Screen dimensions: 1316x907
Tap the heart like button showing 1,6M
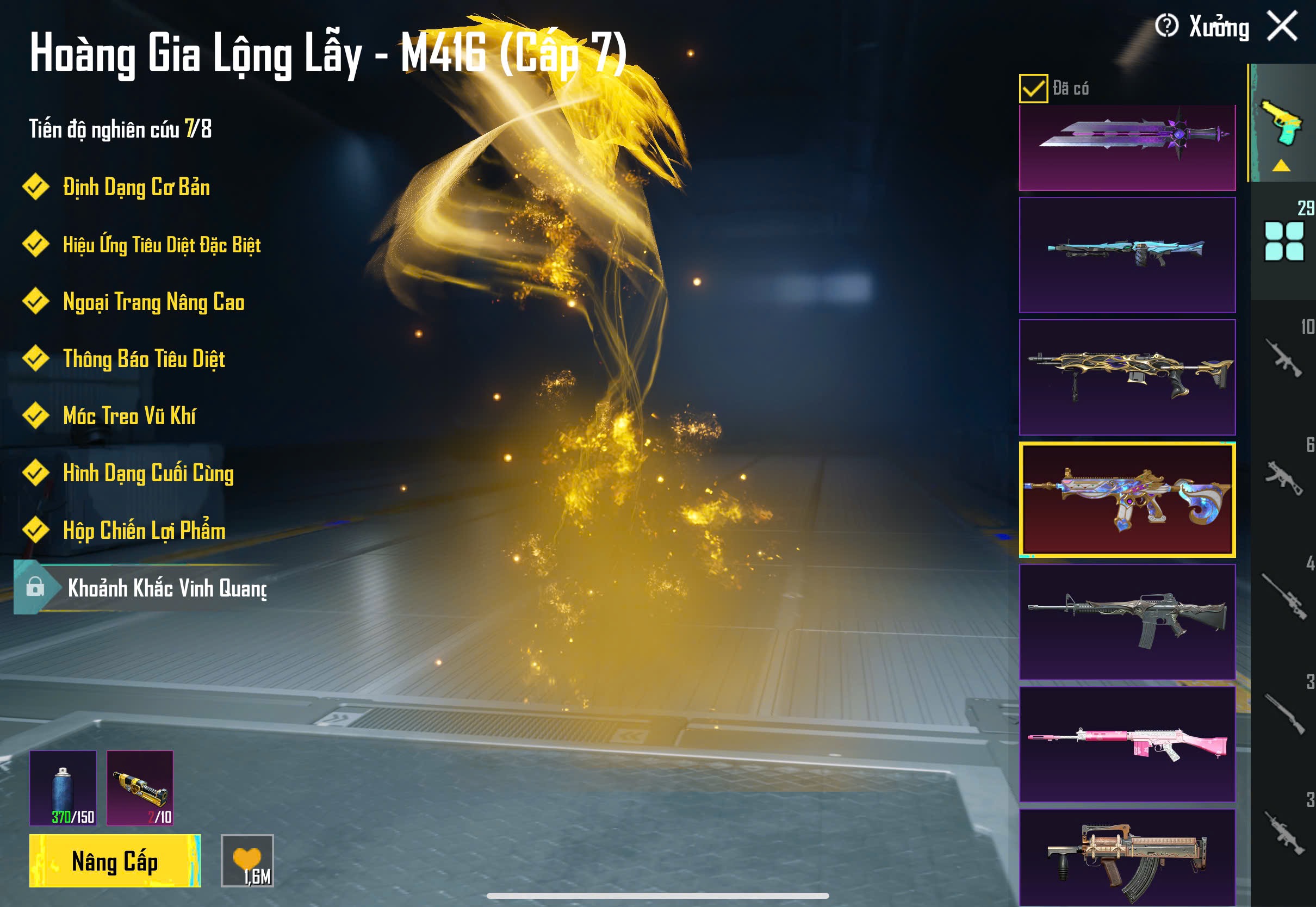click(x=247, y=860)
